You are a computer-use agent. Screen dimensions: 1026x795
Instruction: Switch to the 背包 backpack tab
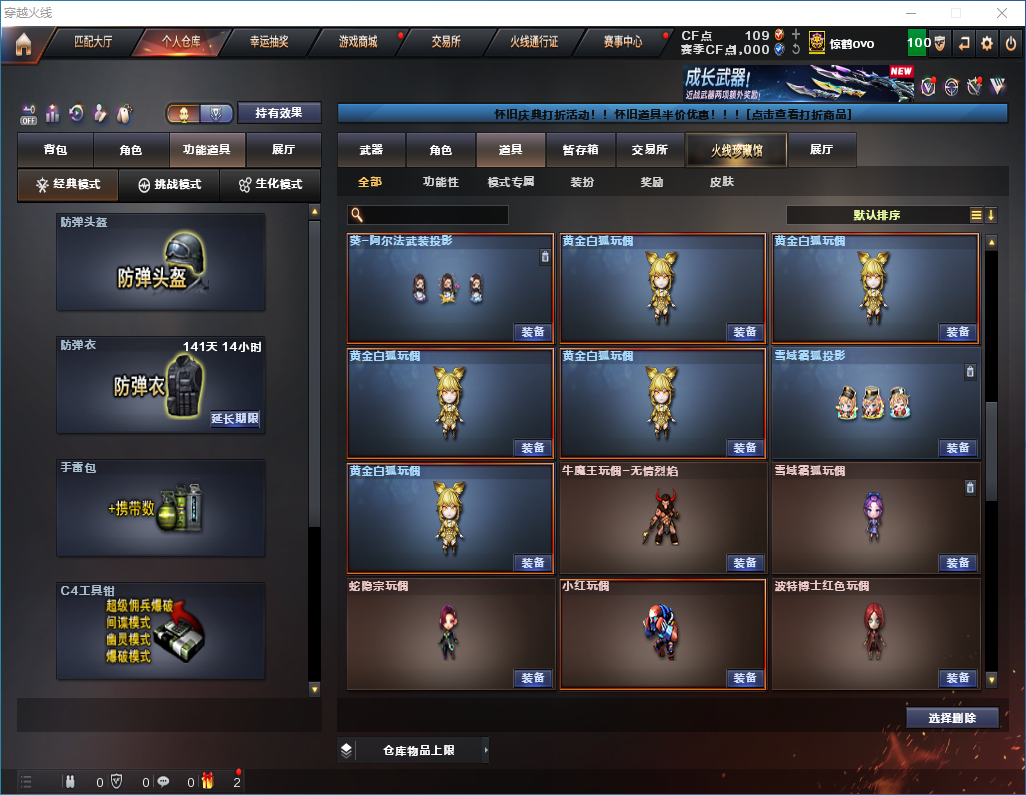[55, 150]
